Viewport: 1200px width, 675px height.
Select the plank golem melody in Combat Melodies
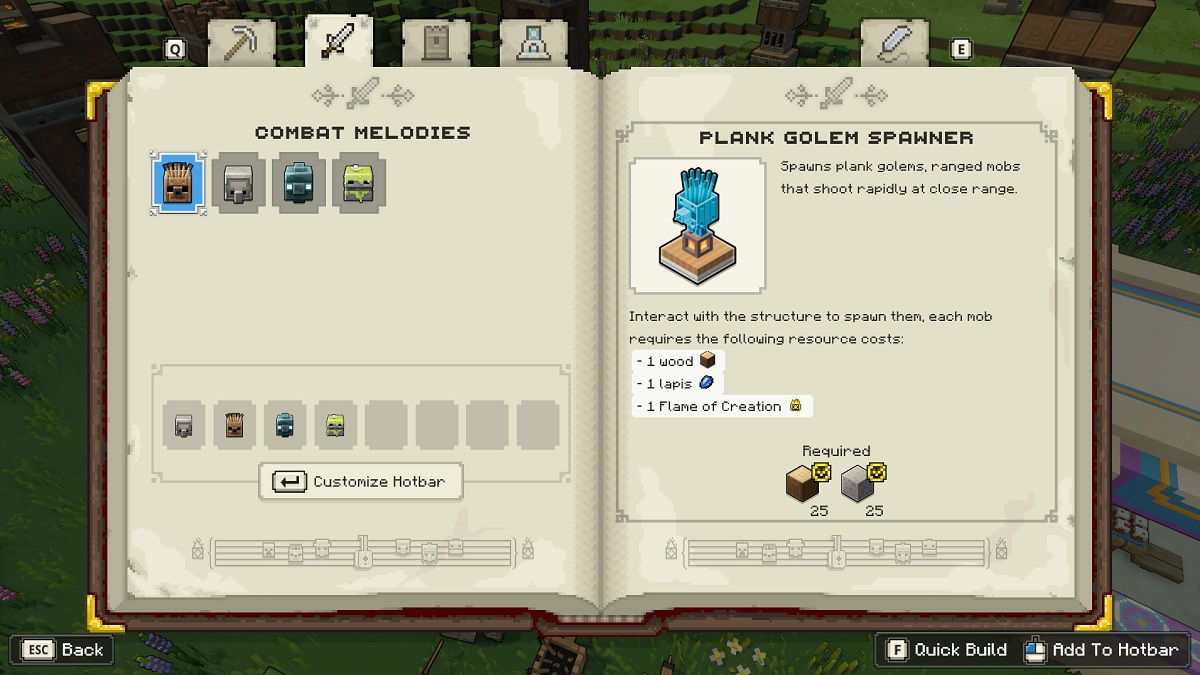[179, 183]
